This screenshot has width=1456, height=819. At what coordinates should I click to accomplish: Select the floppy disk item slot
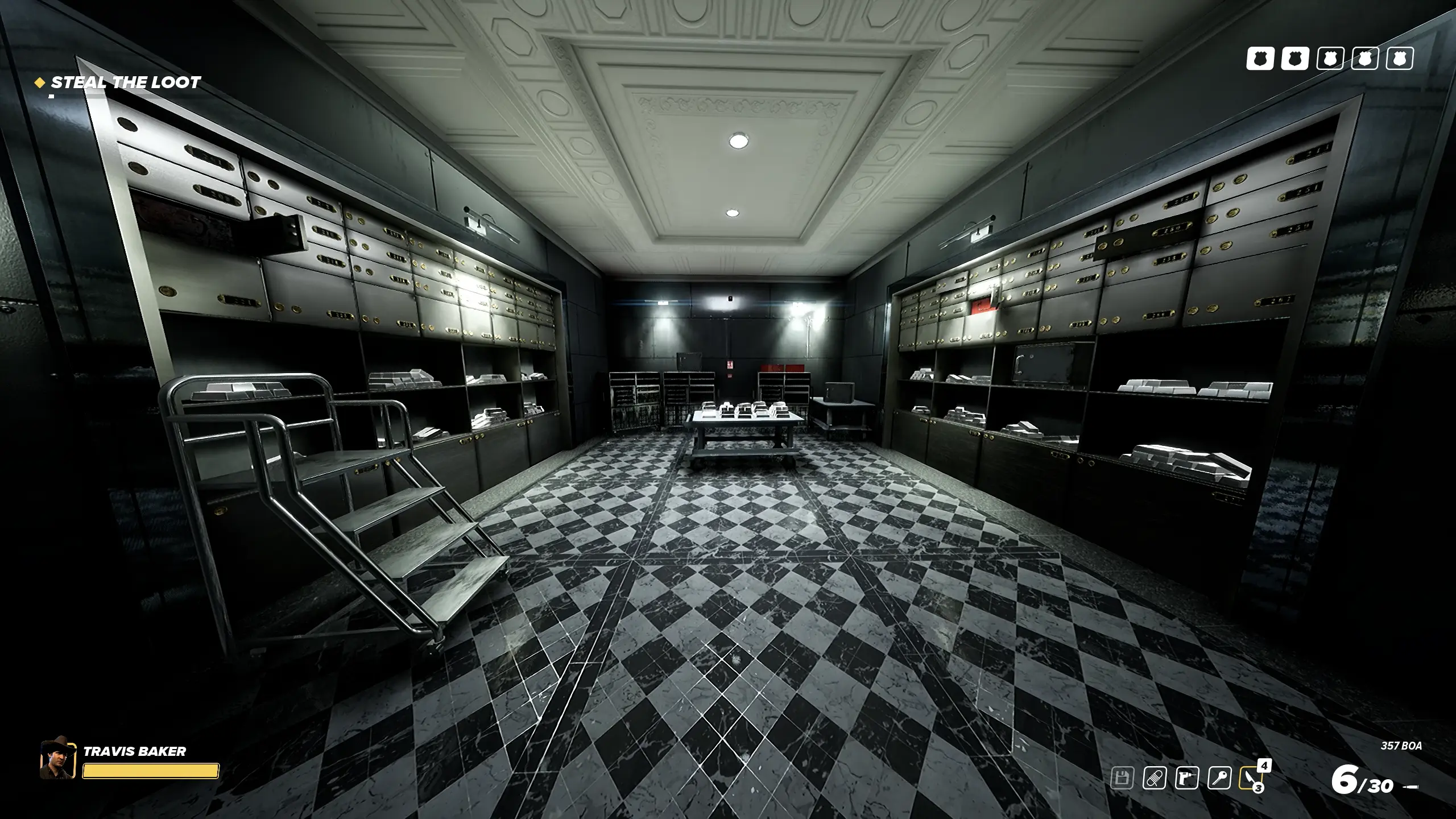(x=1122, y=777)
